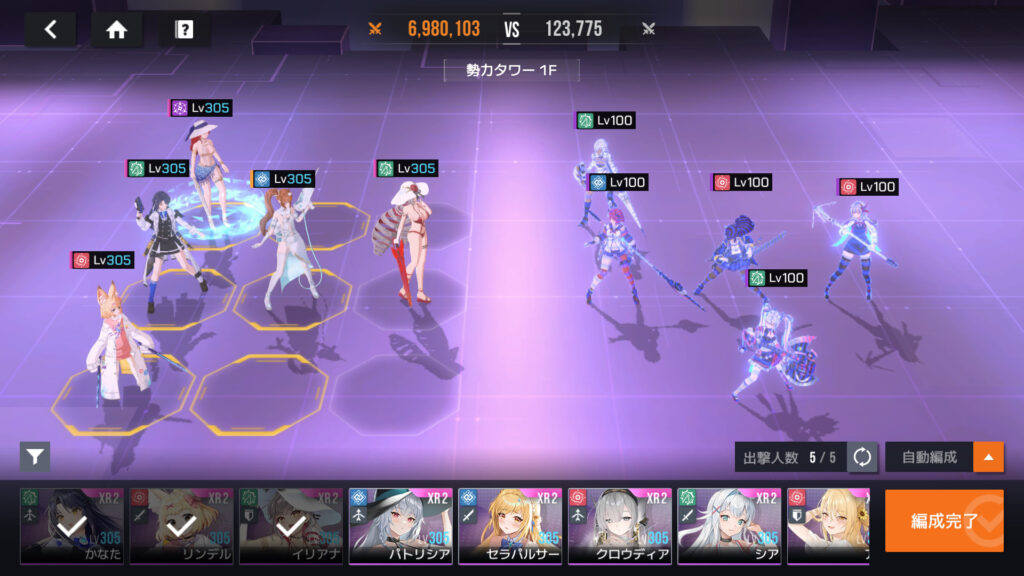Deselect the イリアナ character card
This screenshot has width=1024, height=576.
291,526
